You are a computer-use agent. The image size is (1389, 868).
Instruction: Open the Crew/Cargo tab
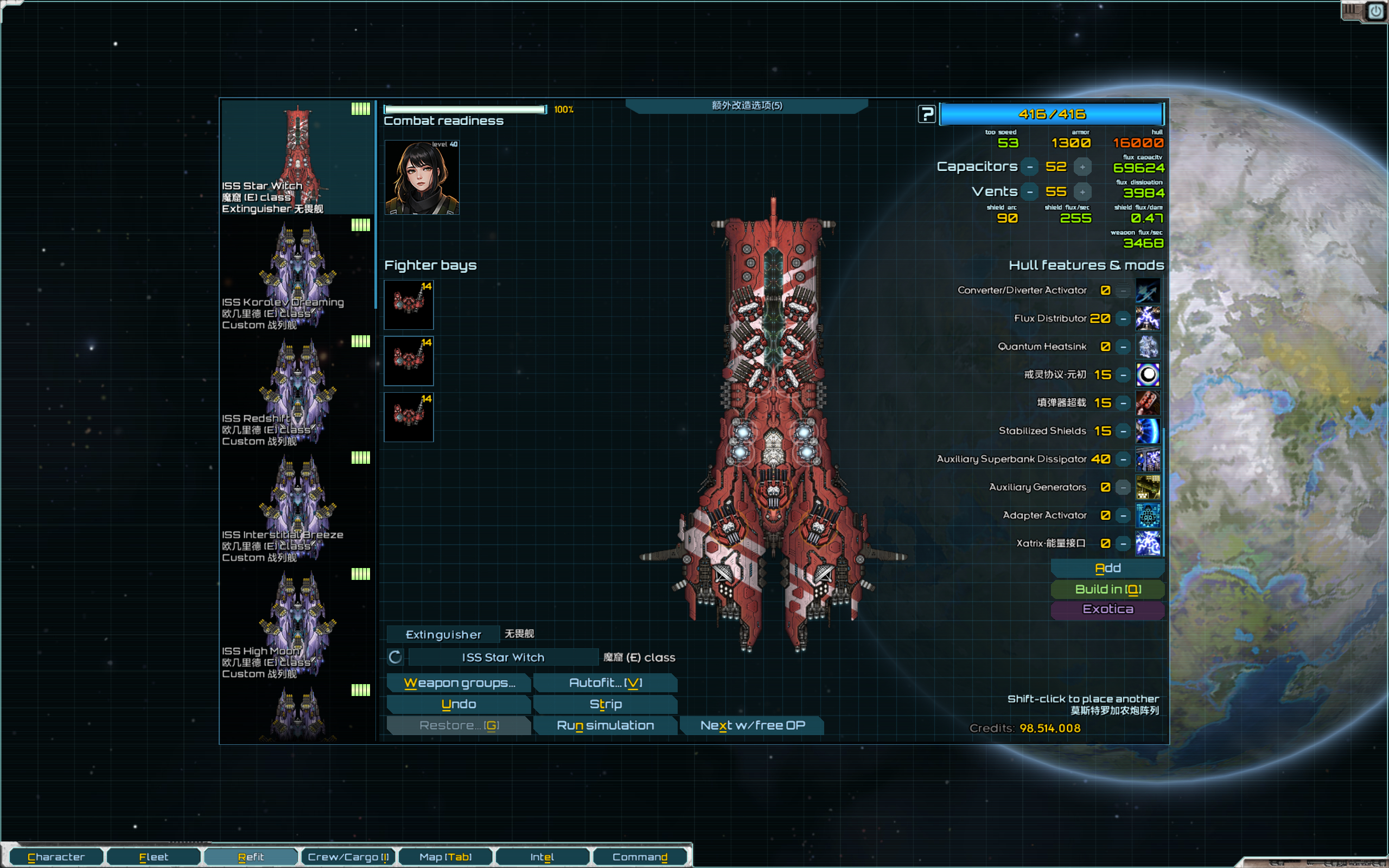pos(348,857)
